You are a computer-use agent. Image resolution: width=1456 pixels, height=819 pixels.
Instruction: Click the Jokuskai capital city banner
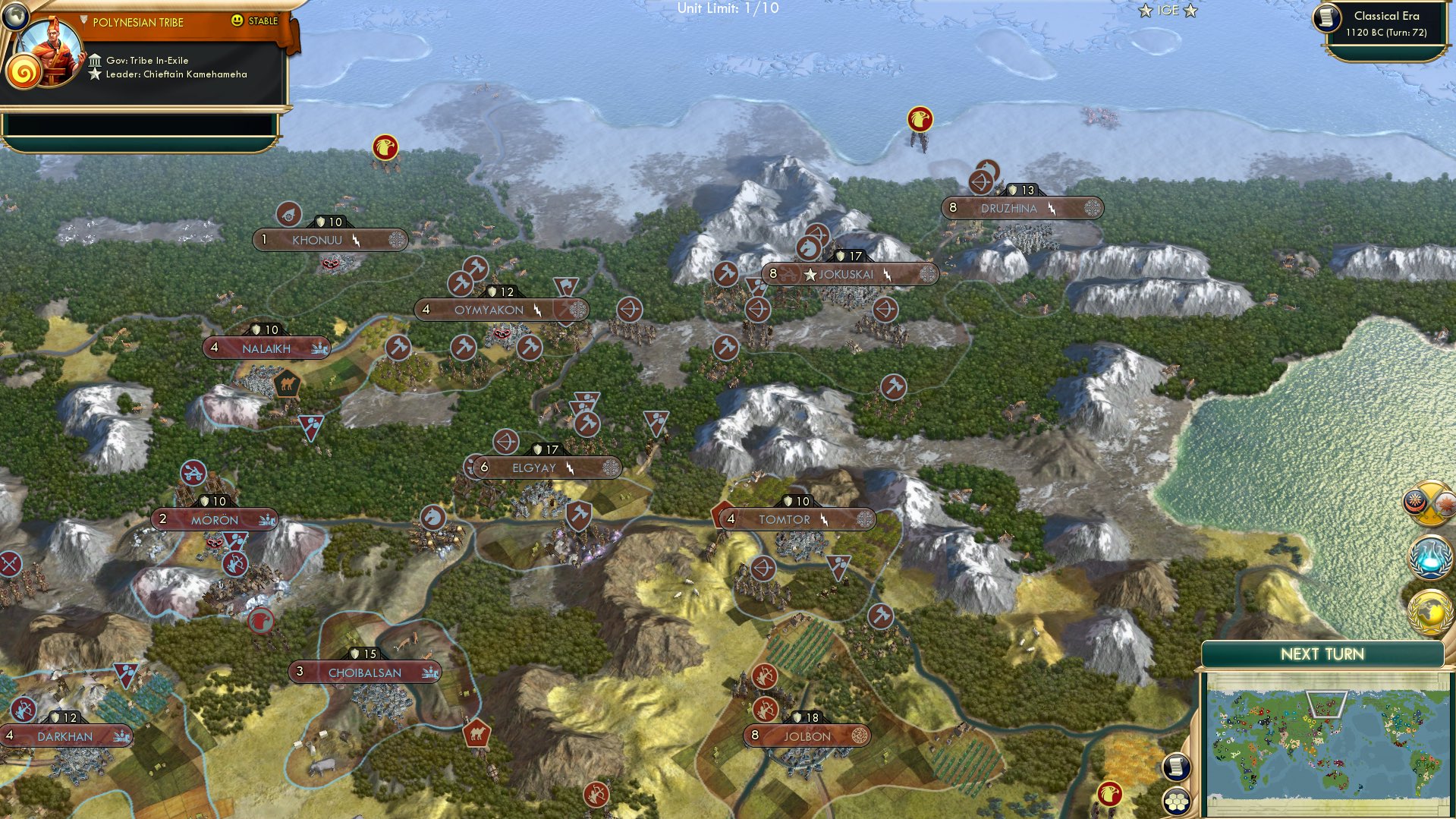pos(850,274)
